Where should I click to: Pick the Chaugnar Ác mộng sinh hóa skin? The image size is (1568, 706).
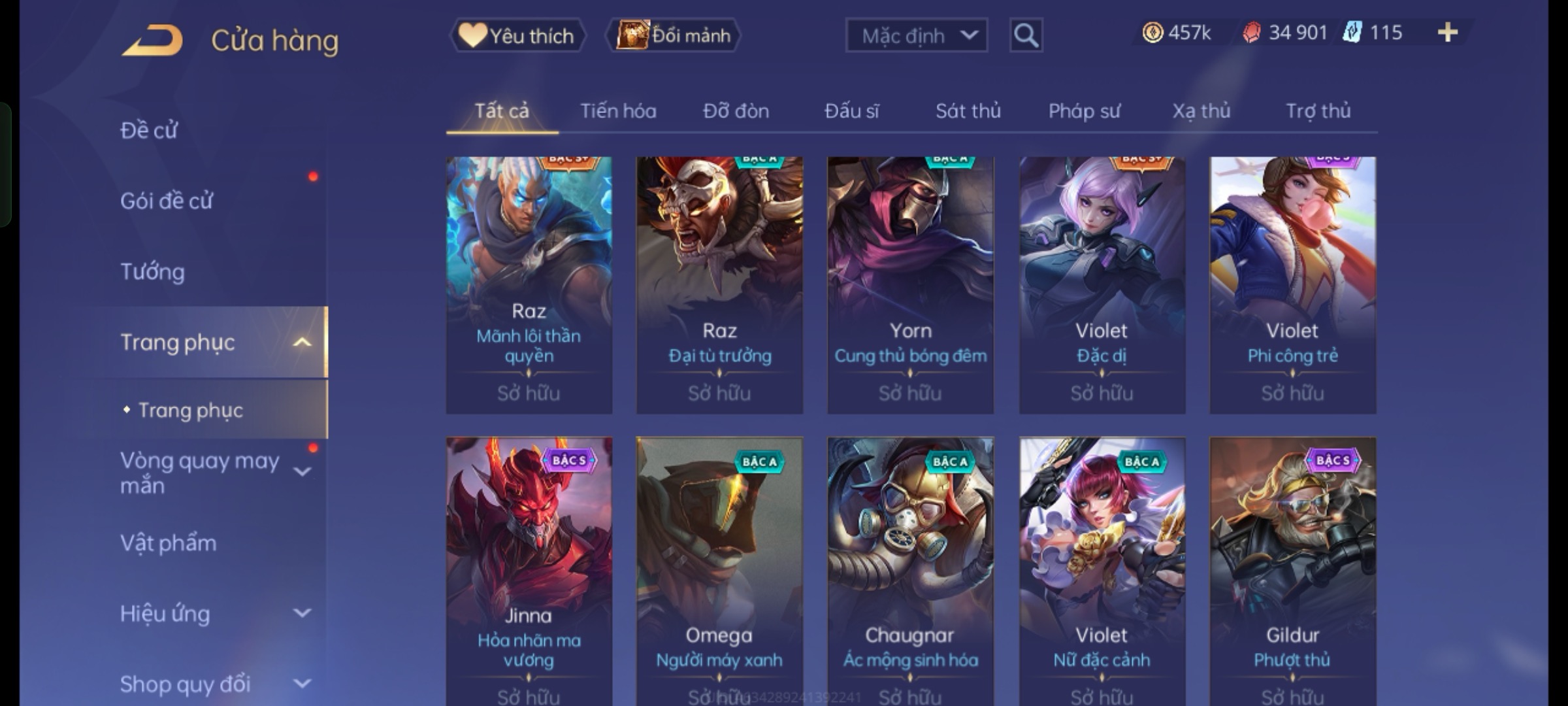[x=910, y=569]
